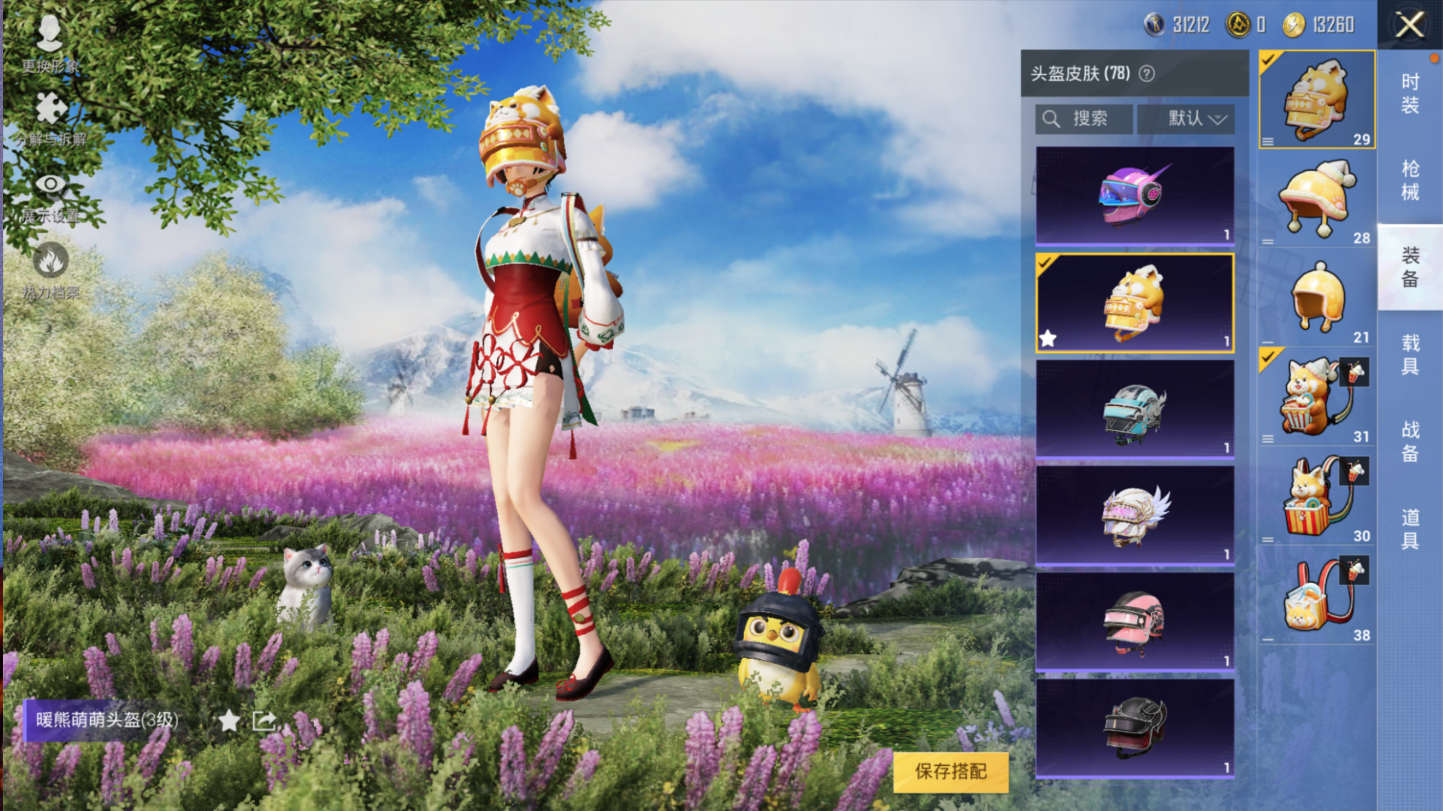Image resolution: width=1443 pixels, height=811 pixels.
Task: Save the outfit with 保存搭配
Action: click(950, 772)
